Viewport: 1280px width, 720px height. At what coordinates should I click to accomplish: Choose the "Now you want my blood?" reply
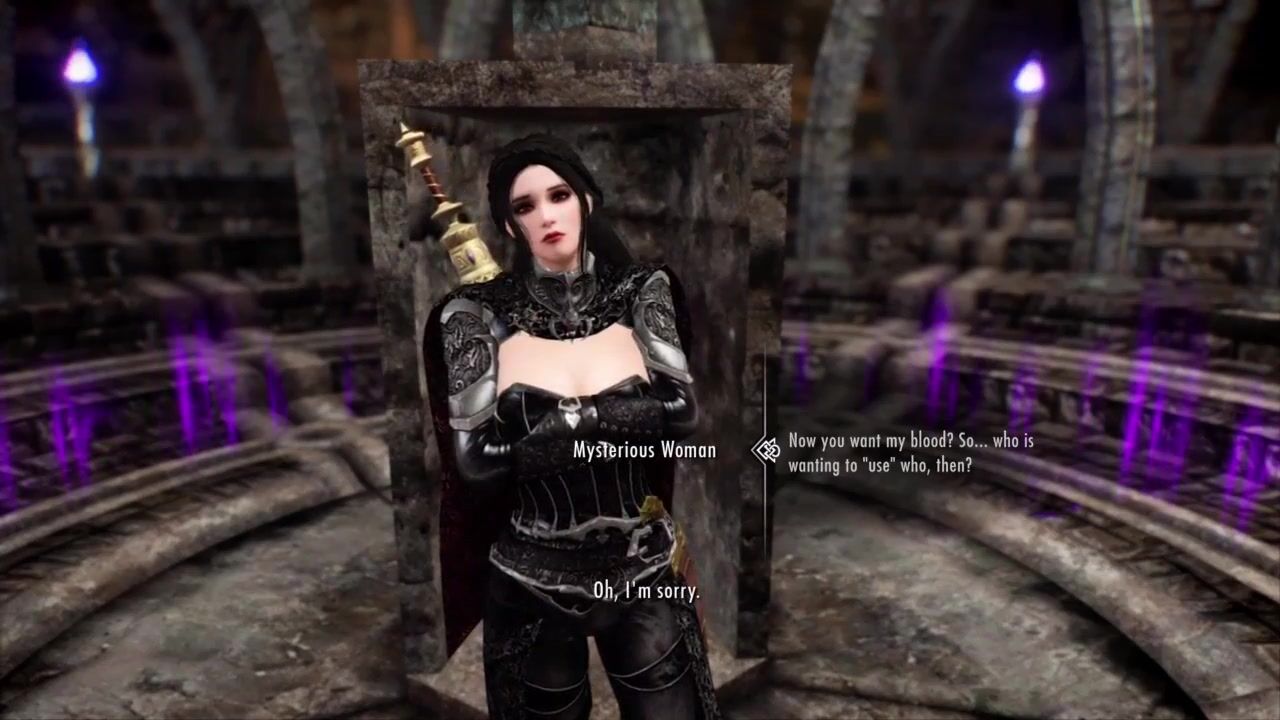point(910,452)
